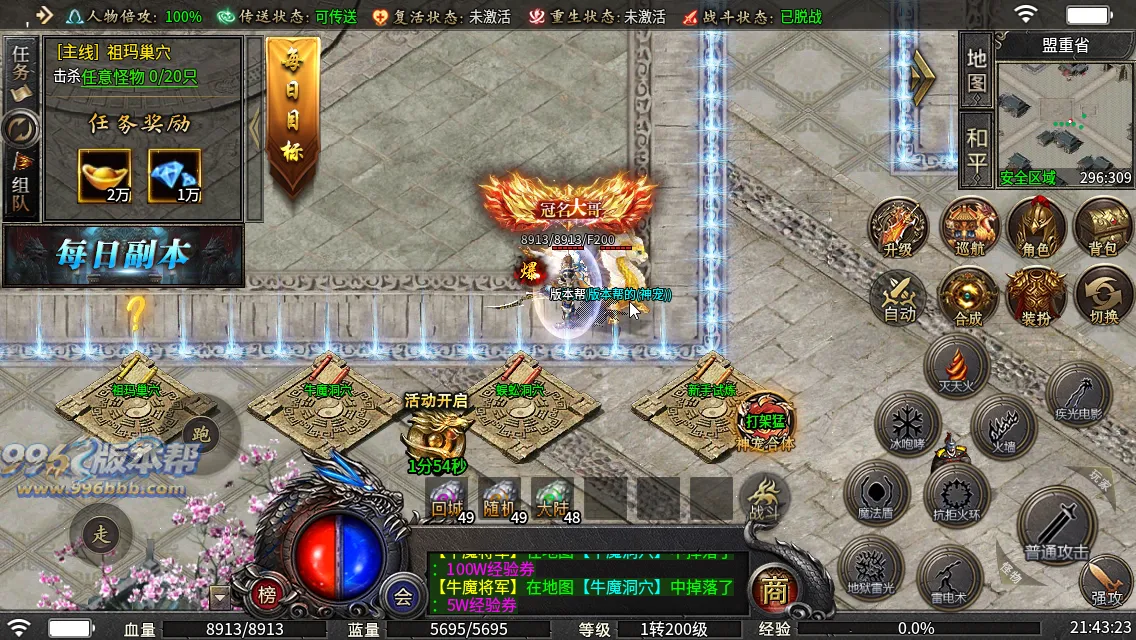Open the 合成 synthesis menu
Screen dimensions: 1136x640
tap(968, 297)
